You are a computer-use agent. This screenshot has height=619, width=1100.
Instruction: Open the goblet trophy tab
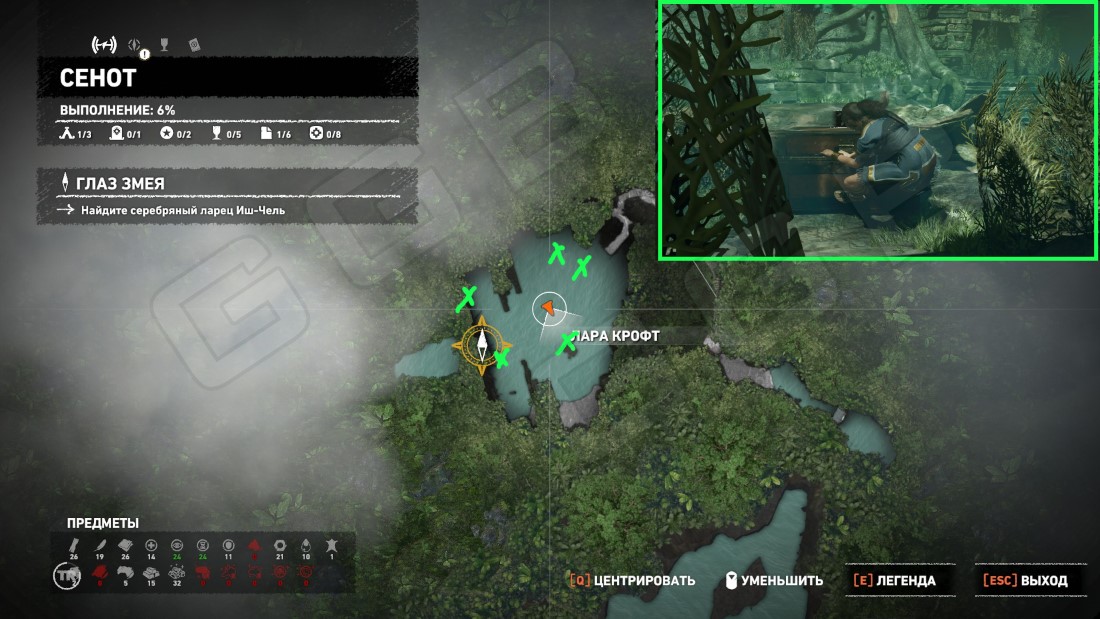click(x=165, y=44)
